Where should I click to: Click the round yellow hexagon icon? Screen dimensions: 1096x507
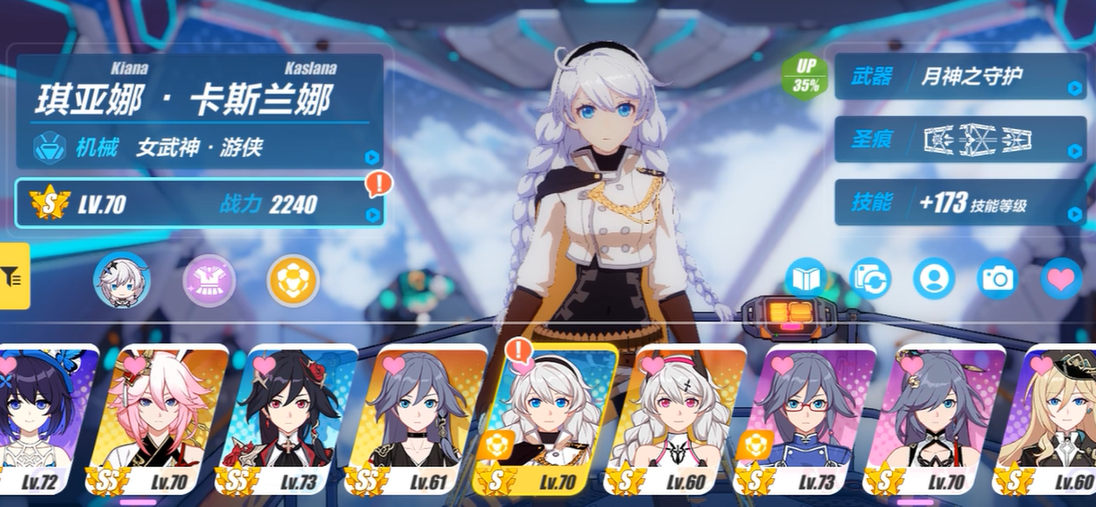click(x=293, y=281)
